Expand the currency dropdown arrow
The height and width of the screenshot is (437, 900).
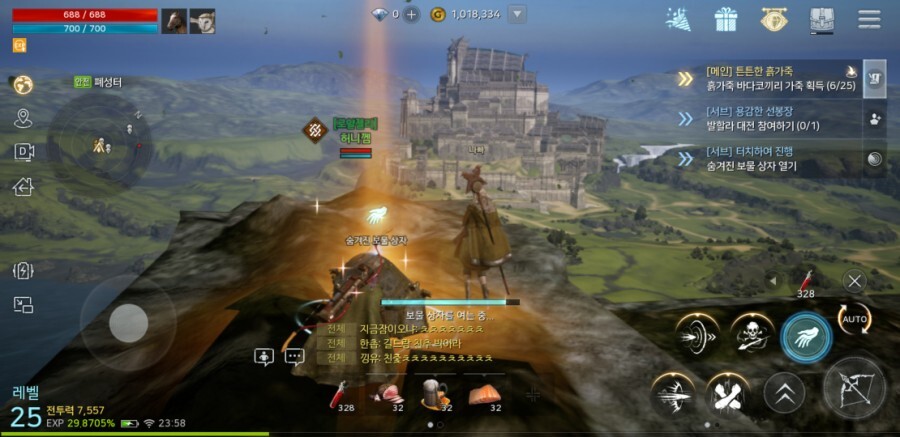coord(517,14)
